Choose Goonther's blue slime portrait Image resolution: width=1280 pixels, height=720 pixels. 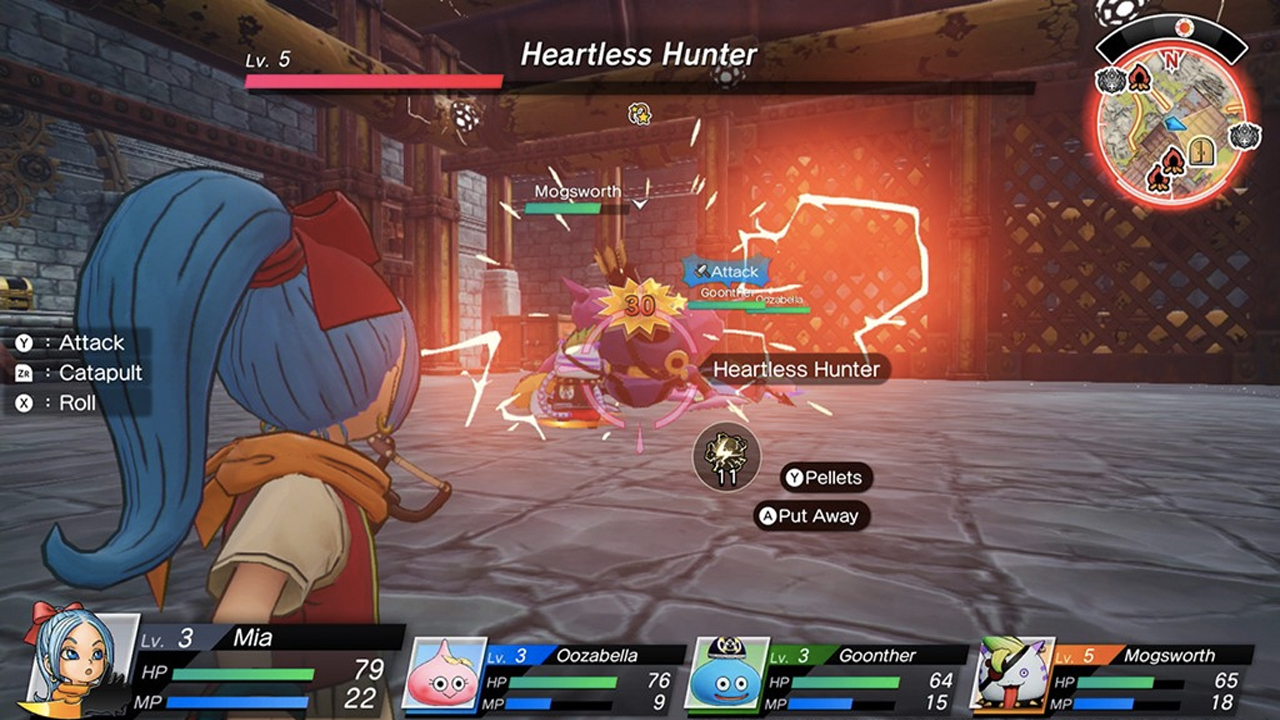tap(727, 673)
